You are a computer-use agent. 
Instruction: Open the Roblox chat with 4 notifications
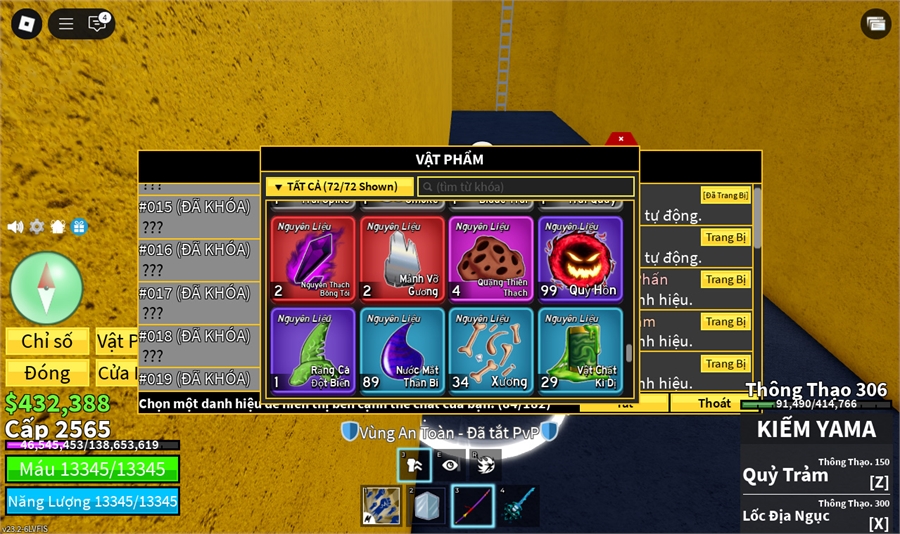[x=98, y=24]
